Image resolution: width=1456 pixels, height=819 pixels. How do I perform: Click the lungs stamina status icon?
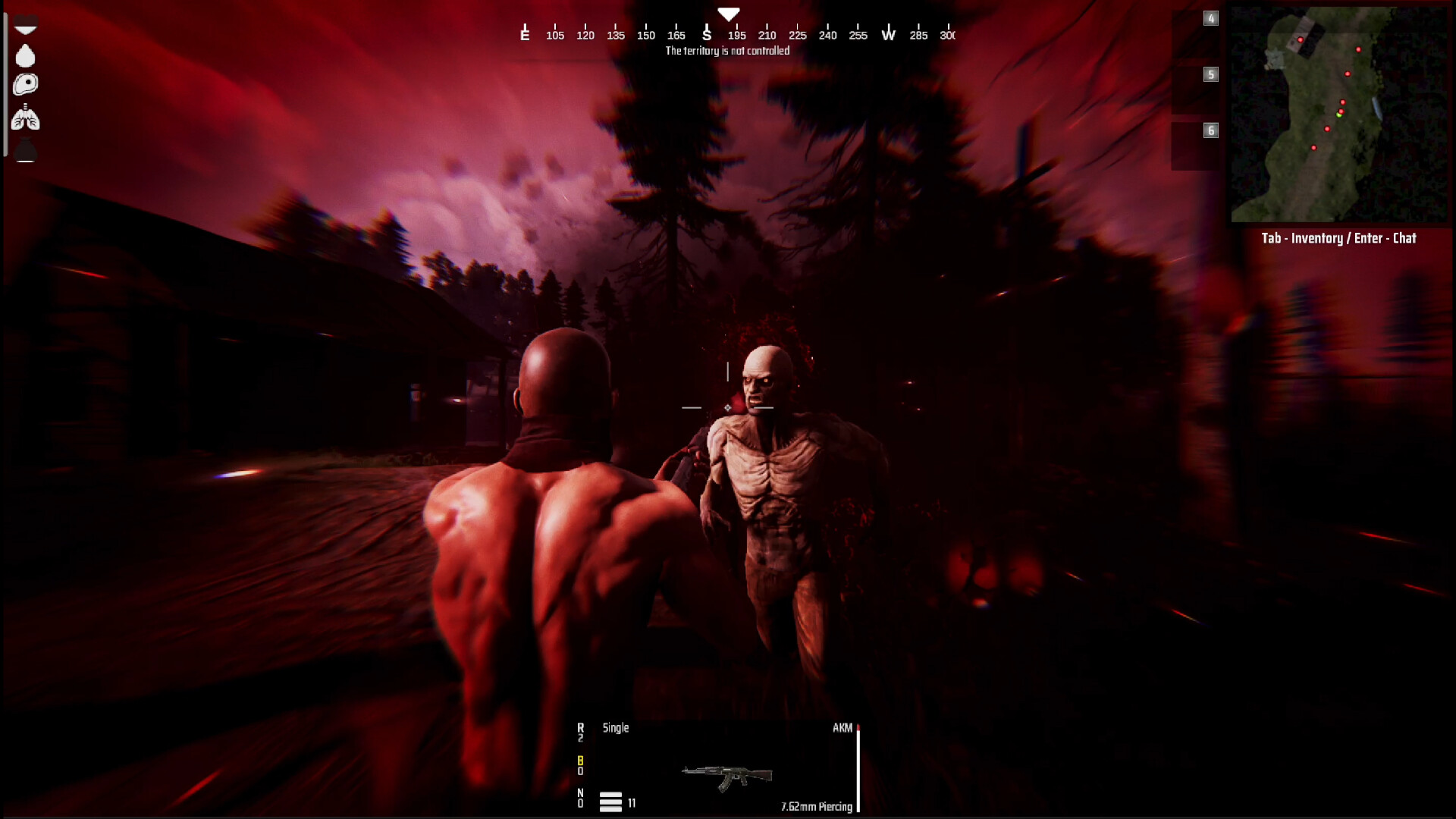click(x=26, y=118)
